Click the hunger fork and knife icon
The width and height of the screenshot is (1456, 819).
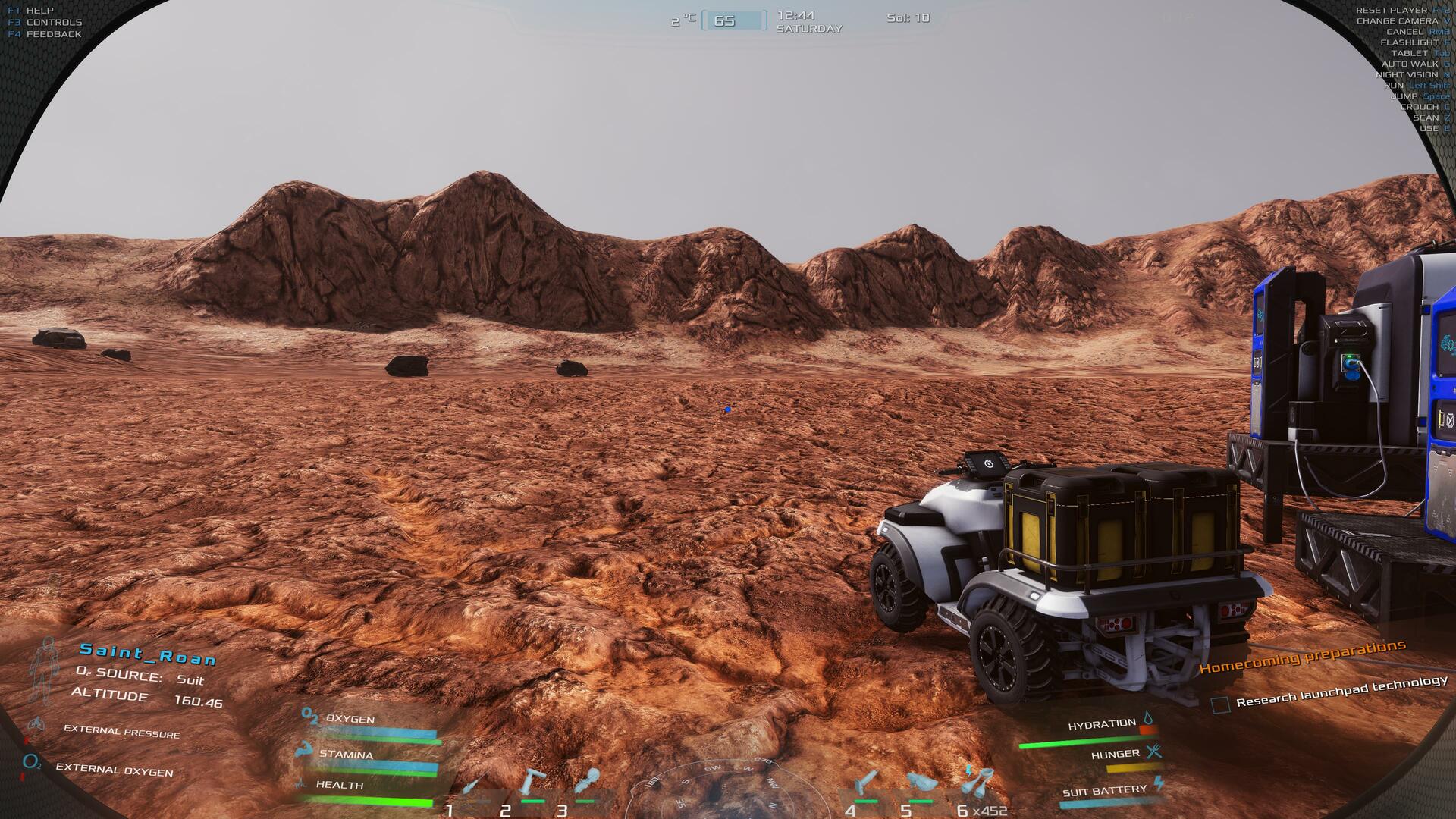pos(1153,752)
